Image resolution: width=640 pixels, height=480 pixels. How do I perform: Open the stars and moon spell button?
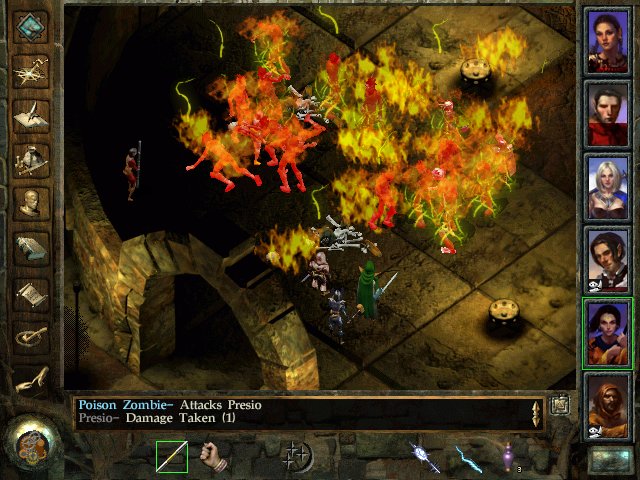pyautogui.click(x=298, y=457)
